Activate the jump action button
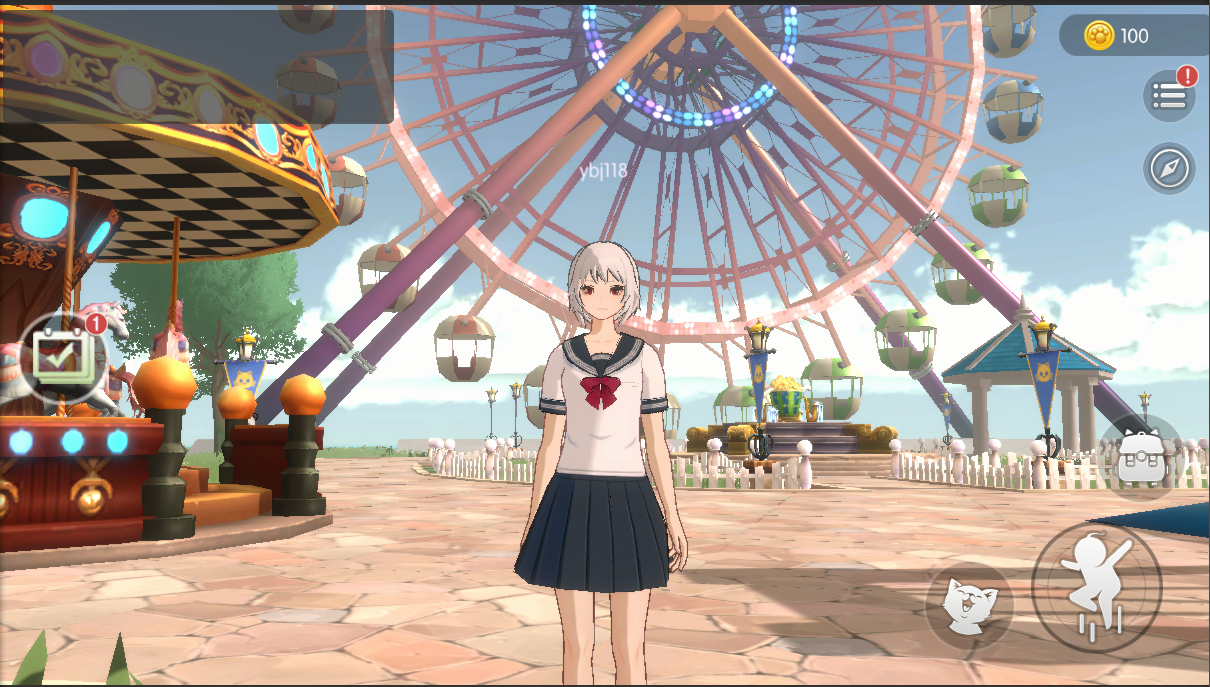The height and width of the screenshot is (687, 1210). tap(1096, 588)
